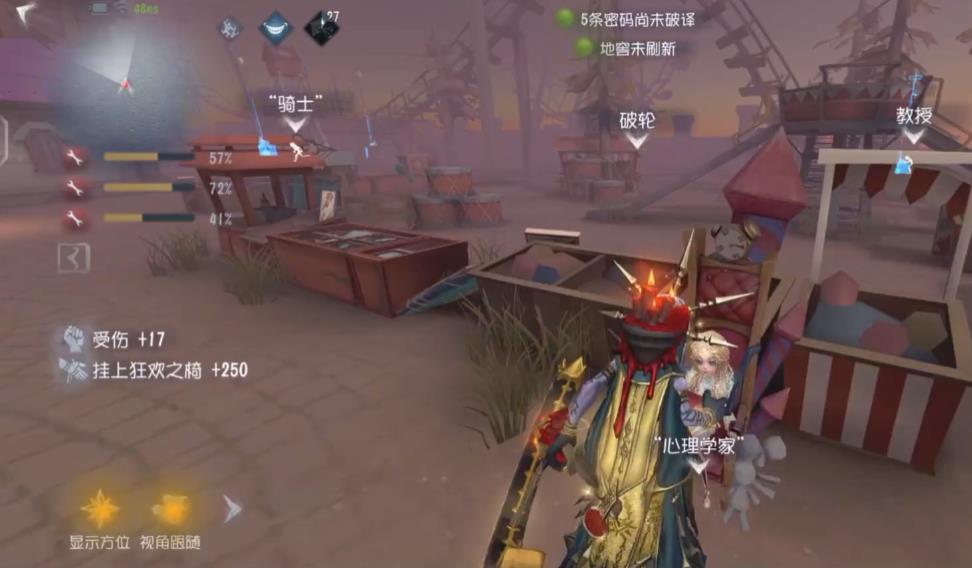Select the 41% survivor status row

click(x=148, y=217)
